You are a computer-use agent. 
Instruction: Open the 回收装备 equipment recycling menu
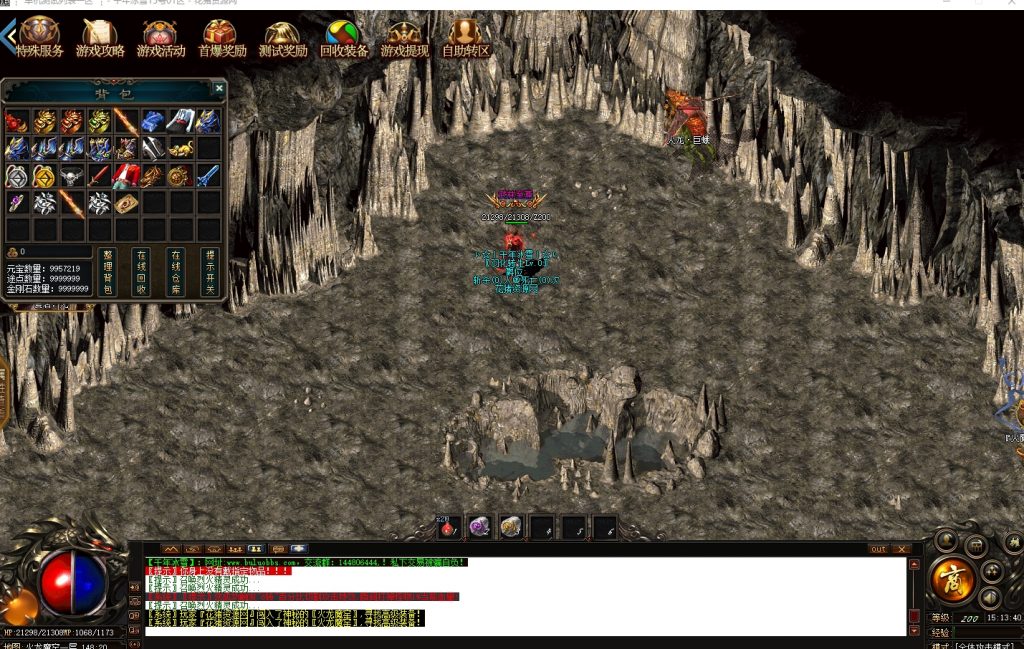[x=344, y=38]
